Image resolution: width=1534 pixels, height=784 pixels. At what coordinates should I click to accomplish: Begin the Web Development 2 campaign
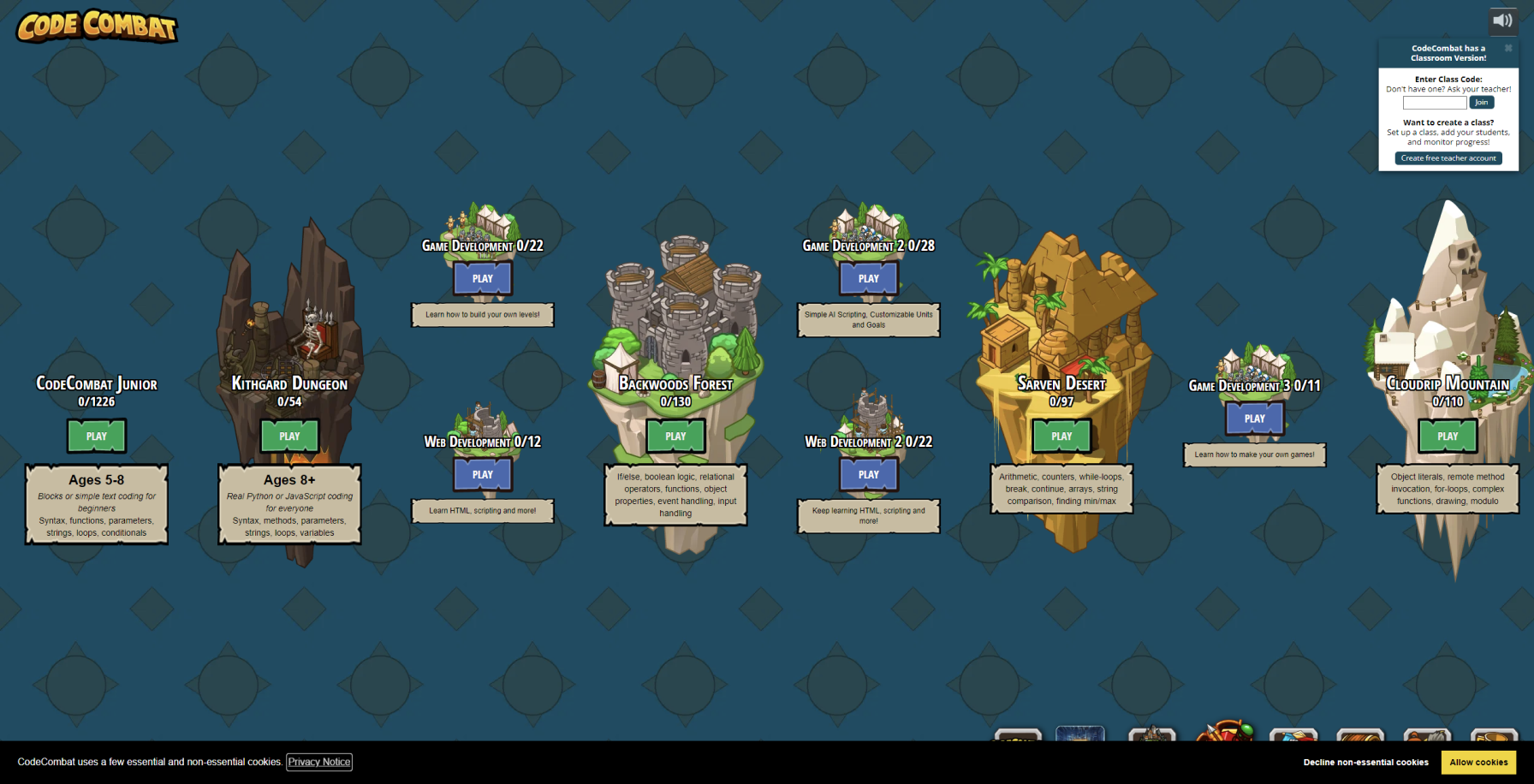coord(869,474)
